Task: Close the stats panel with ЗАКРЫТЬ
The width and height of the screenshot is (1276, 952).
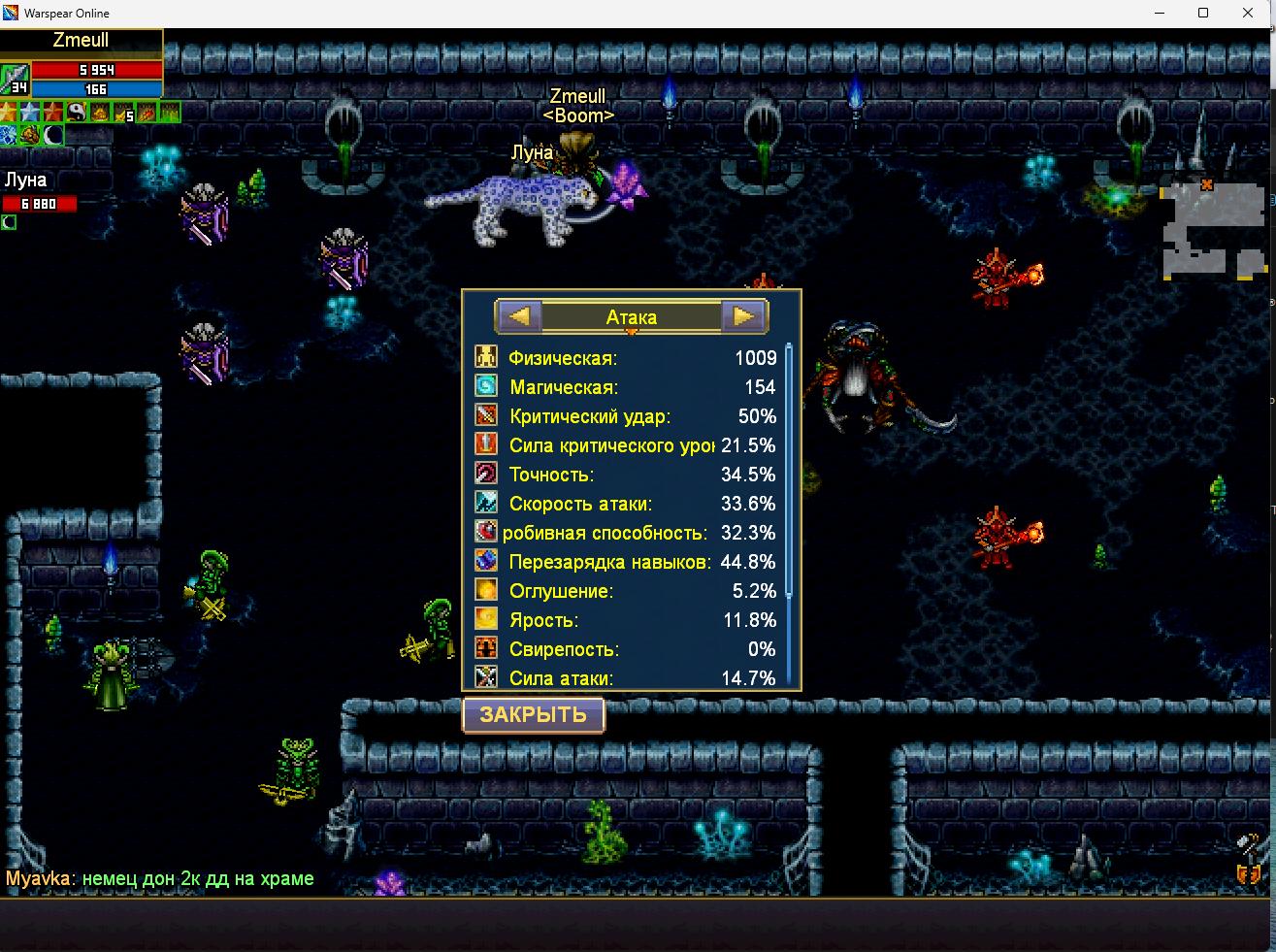Action: point(534,715)
